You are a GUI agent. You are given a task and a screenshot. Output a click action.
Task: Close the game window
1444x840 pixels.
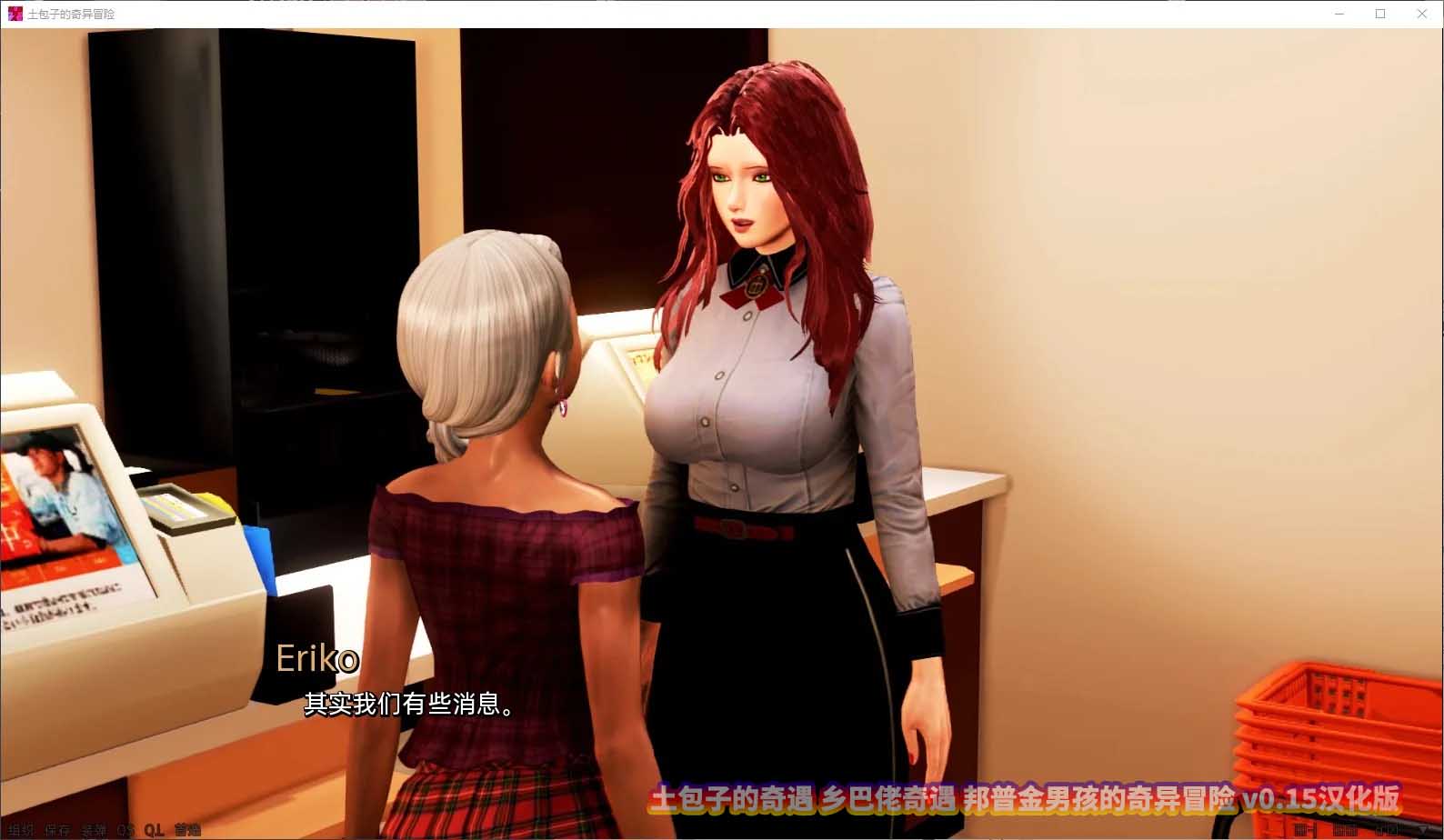click(x=1422, y=14)
